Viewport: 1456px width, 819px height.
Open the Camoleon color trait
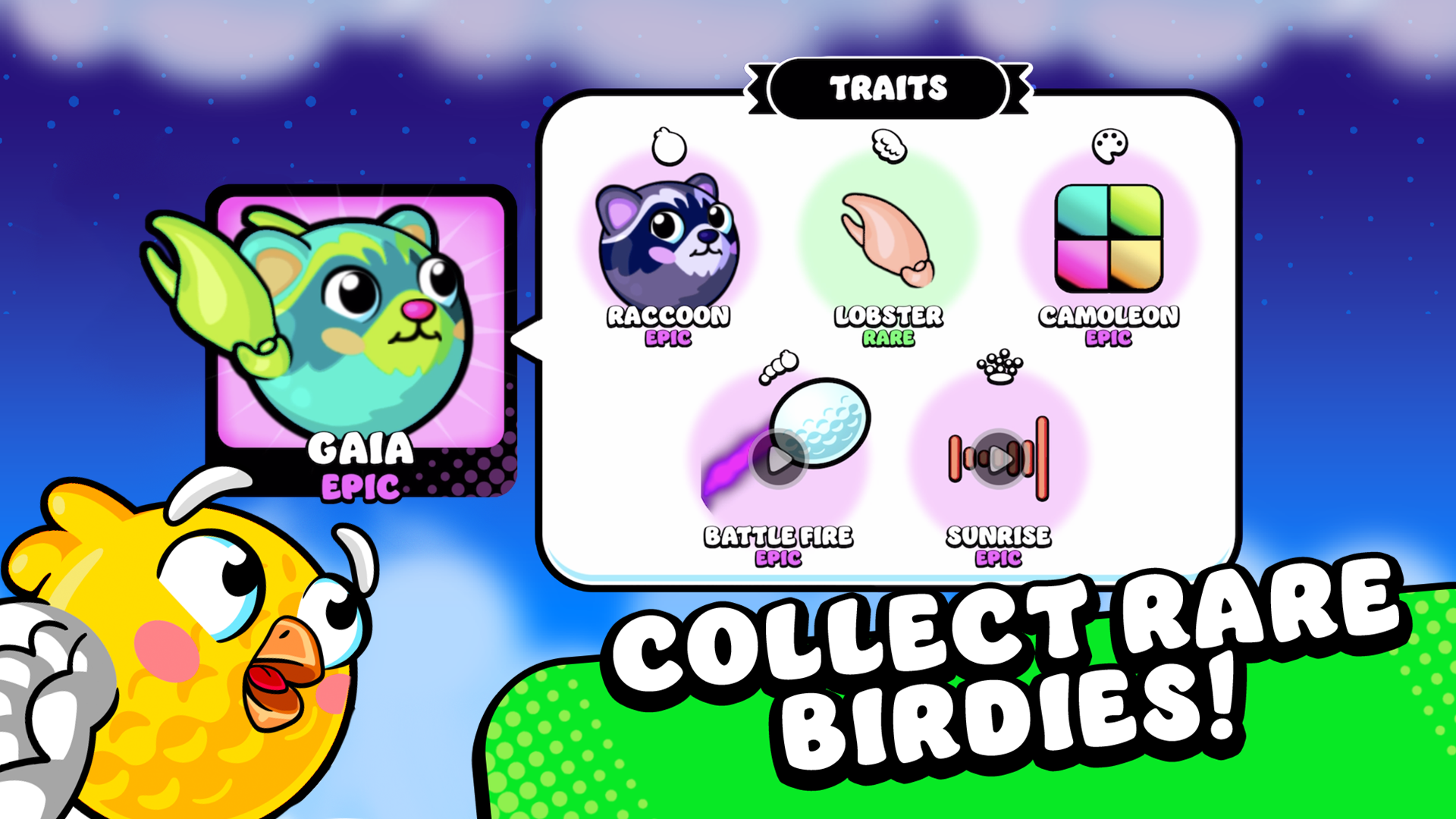1107,239
